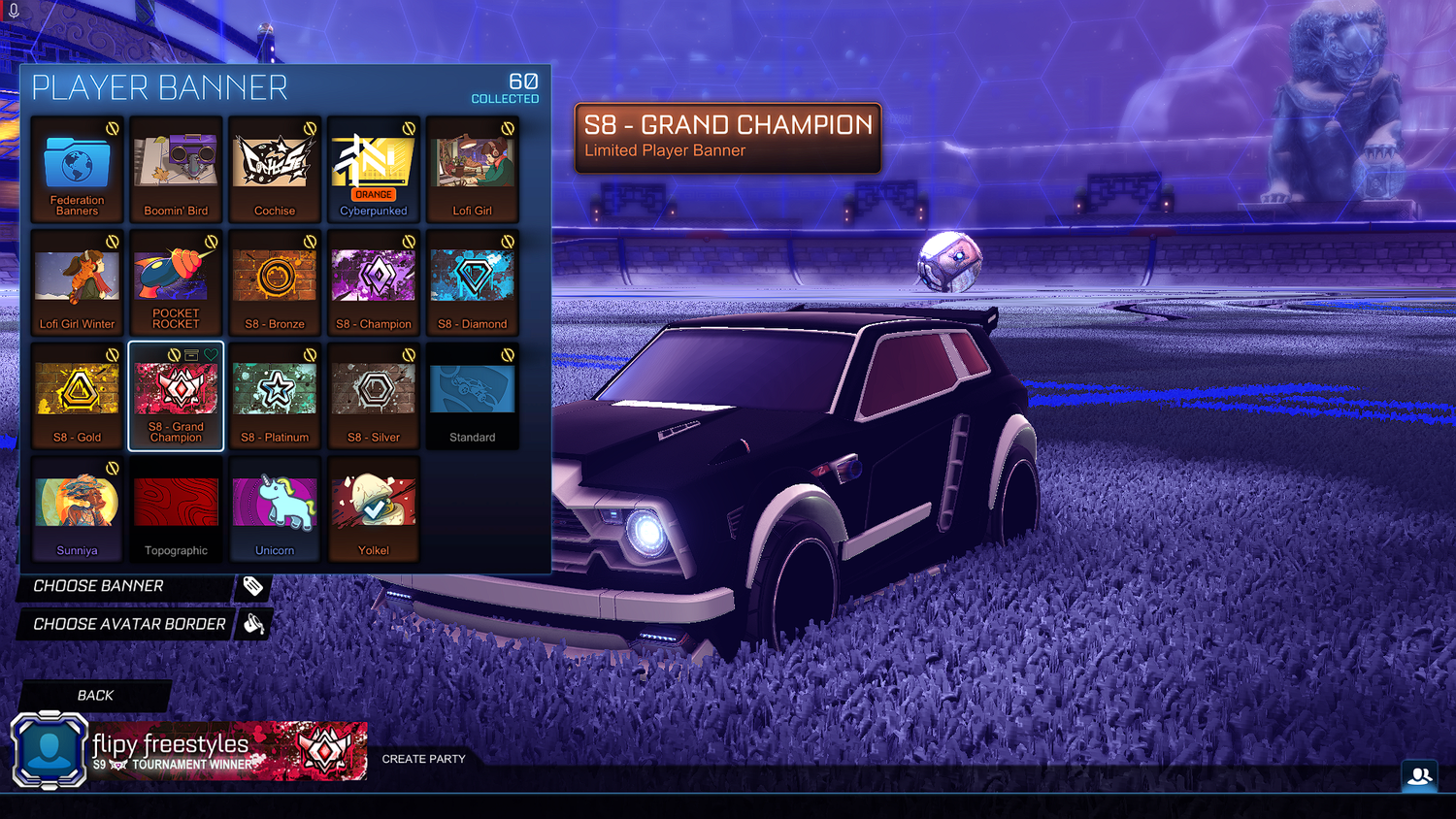Select the S8 - Diamond banner

pyautogui.click(x=472, y=283)
